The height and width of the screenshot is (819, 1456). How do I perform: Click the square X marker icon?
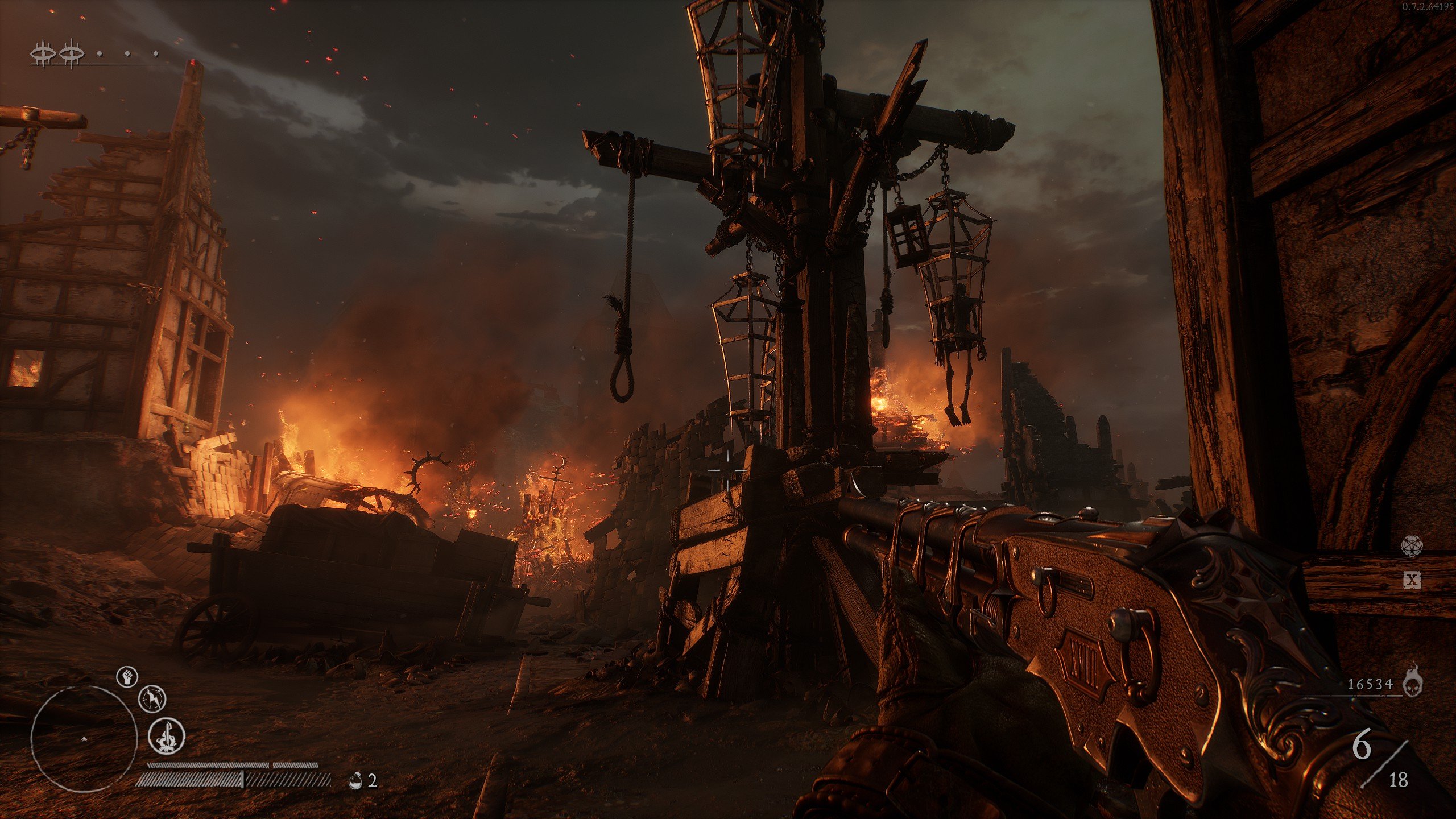pos(1413,580)
